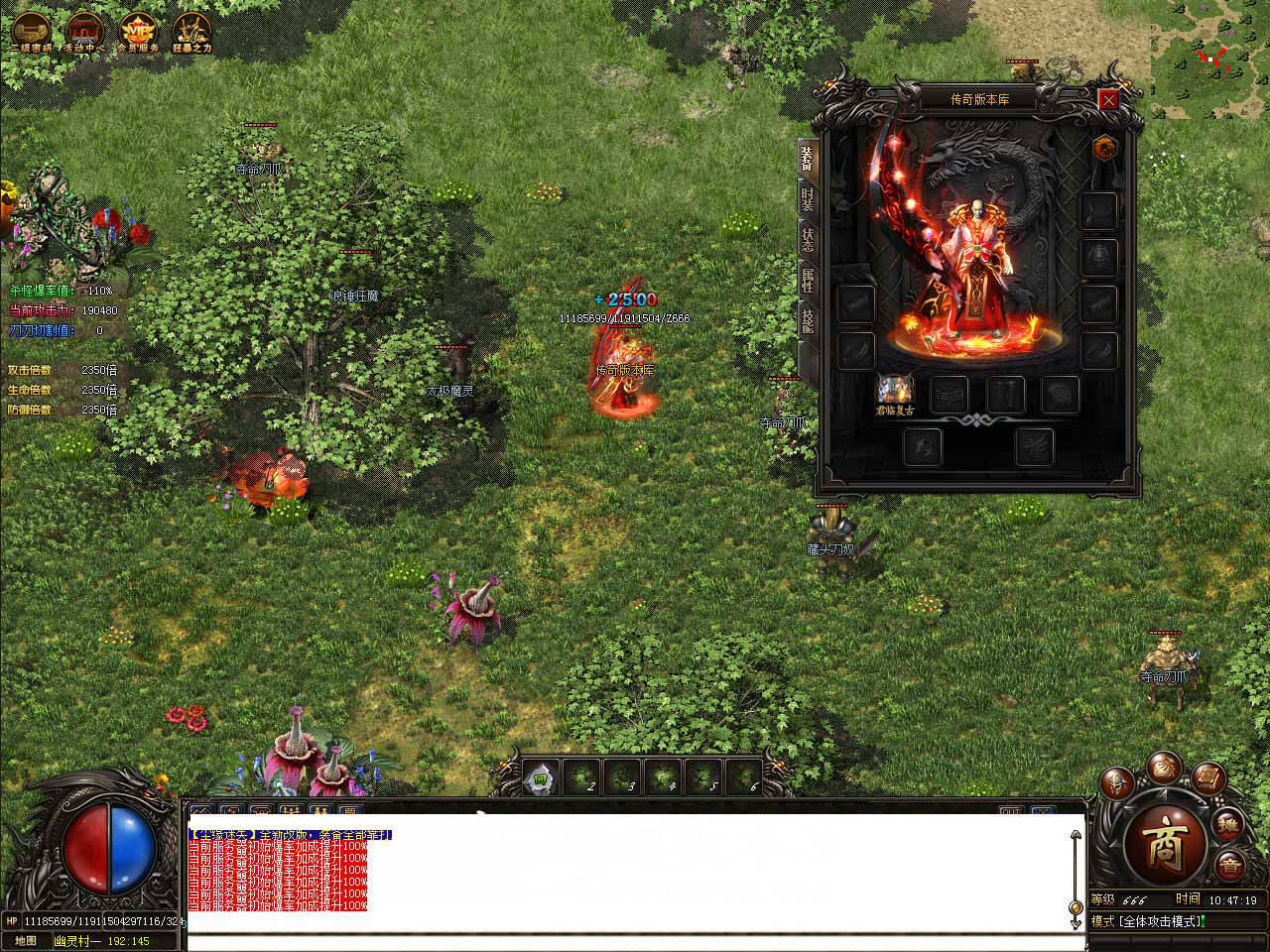The height and width of the screenshot is (952, 1270).
Task: Switch to the 技能 skills tab
Action: point(807,319)
